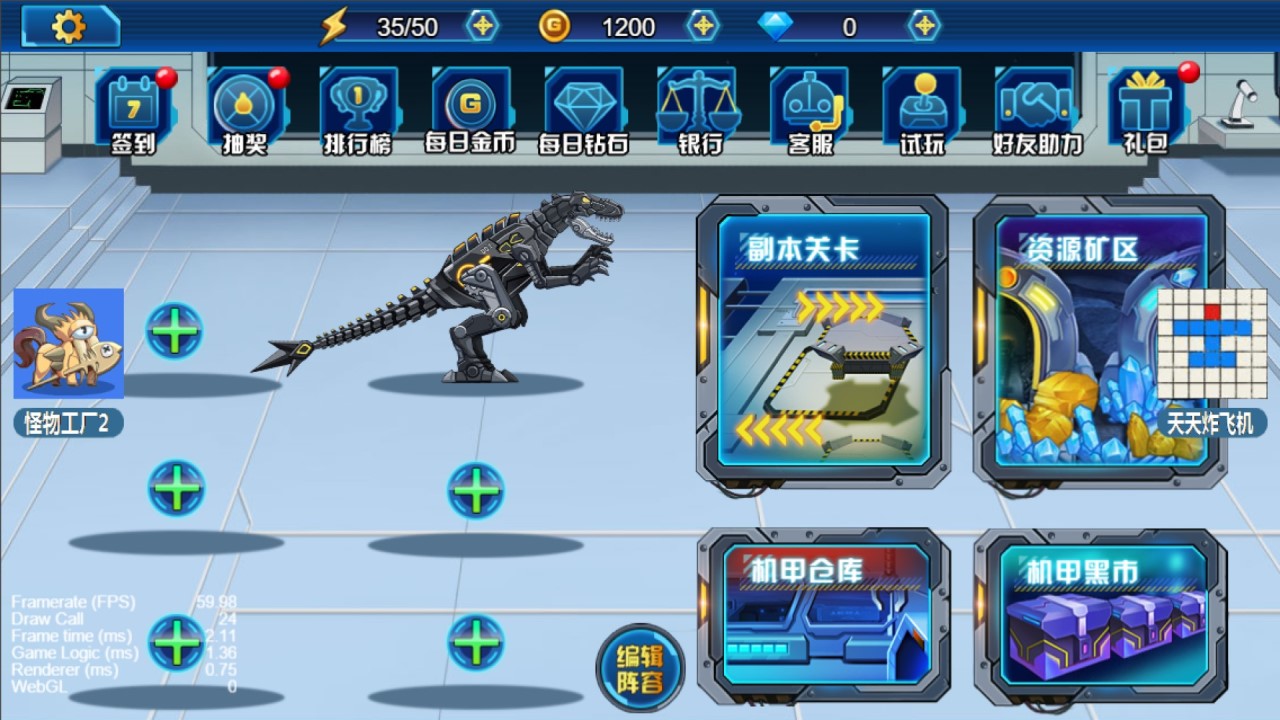Screen dimensions: 1280x720
Task: Click the 编辑阵容 edit lineup button
Action: click(x=640, y=668)
